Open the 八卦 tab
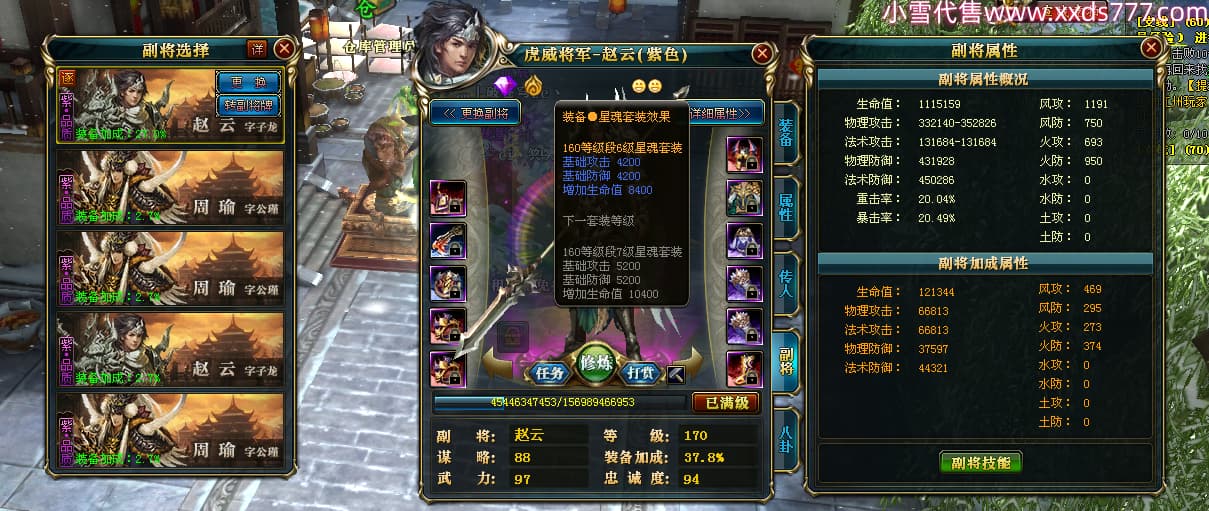 [786, 437]
